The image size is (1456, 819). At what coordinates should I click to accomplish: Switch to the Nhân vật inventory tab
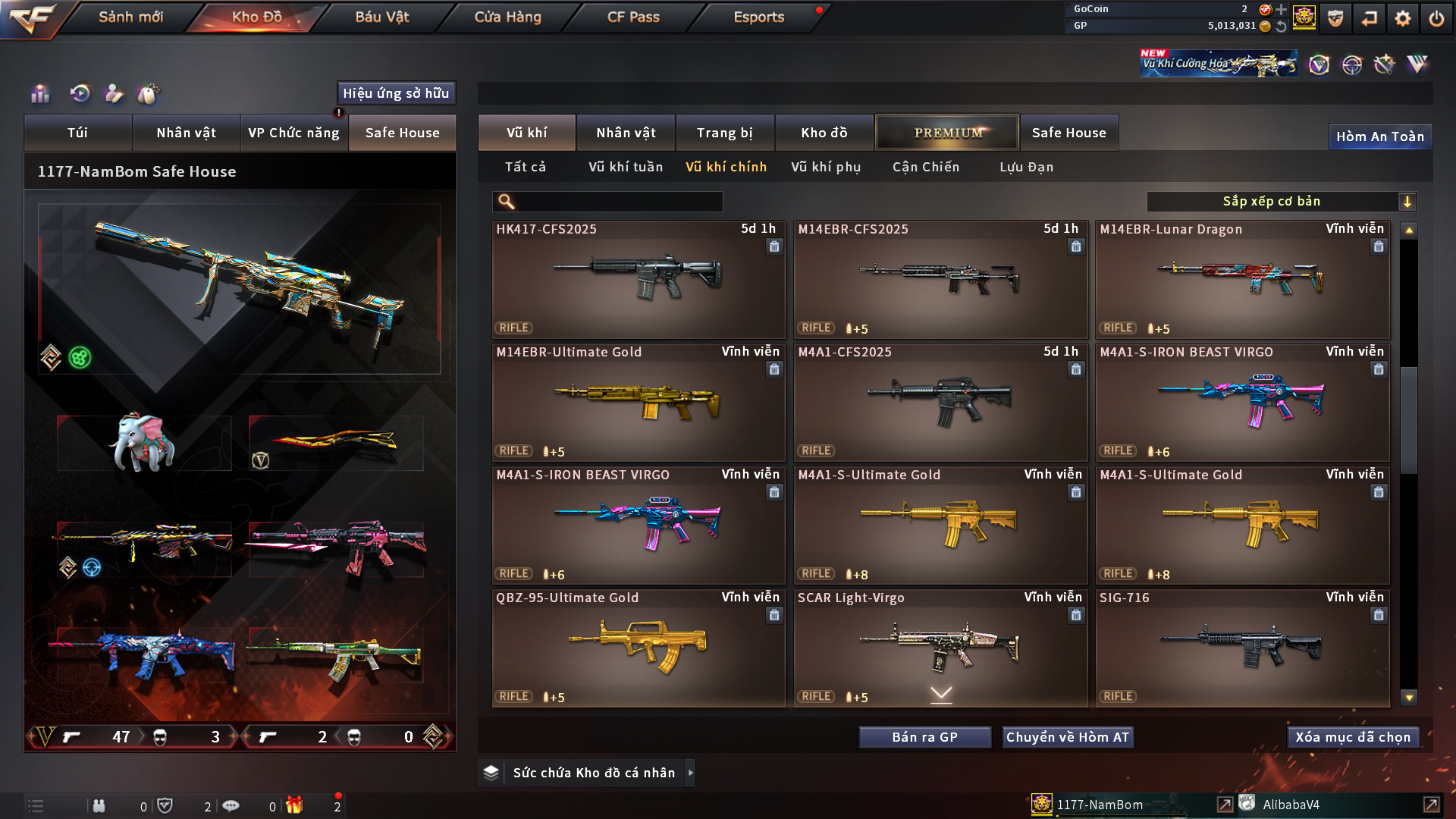point(626,133)
